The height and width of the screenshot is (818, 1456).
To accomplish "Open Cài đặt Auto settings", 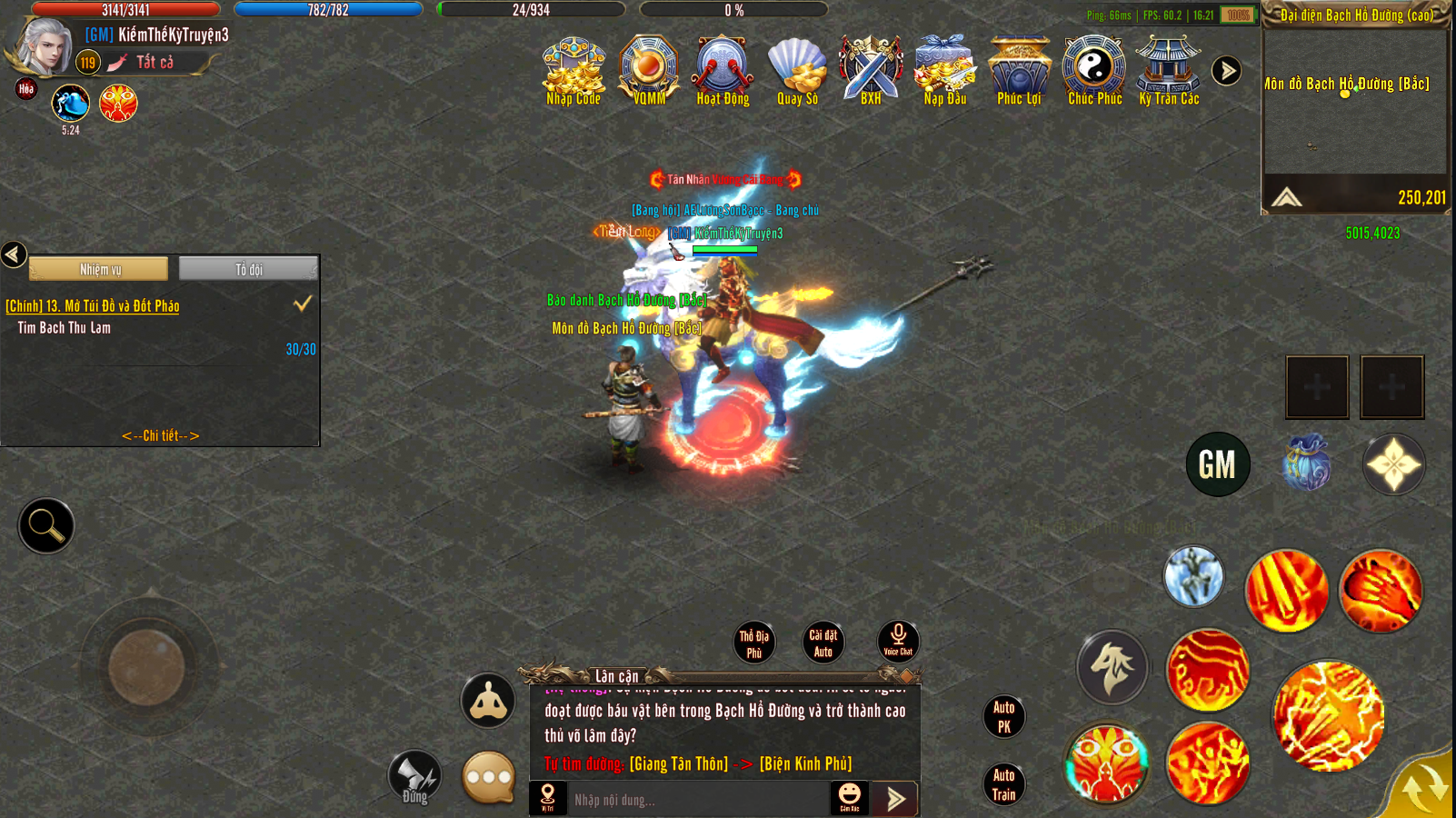I will pyautogui.click(x=823, y=643).
